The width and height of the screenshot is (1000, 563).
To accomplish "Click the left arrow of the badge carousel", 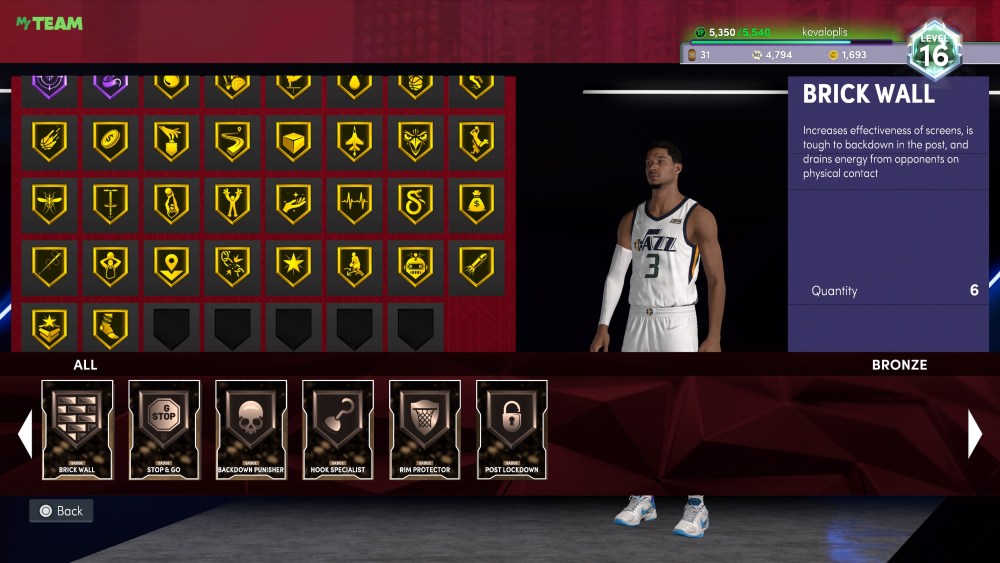I will click(x=25, y=434).
